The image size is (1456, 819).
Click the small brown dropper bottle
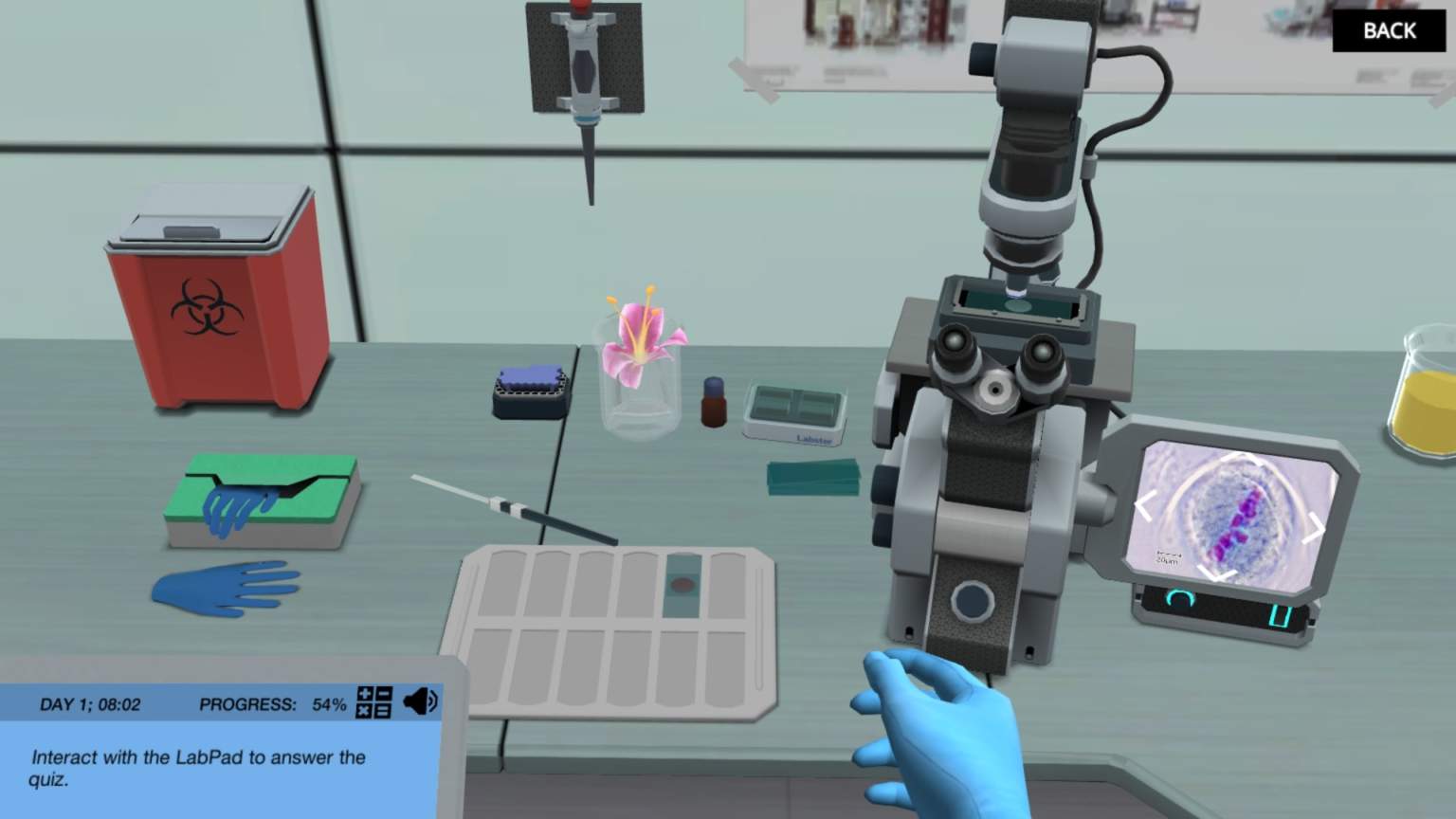(711, 403)
